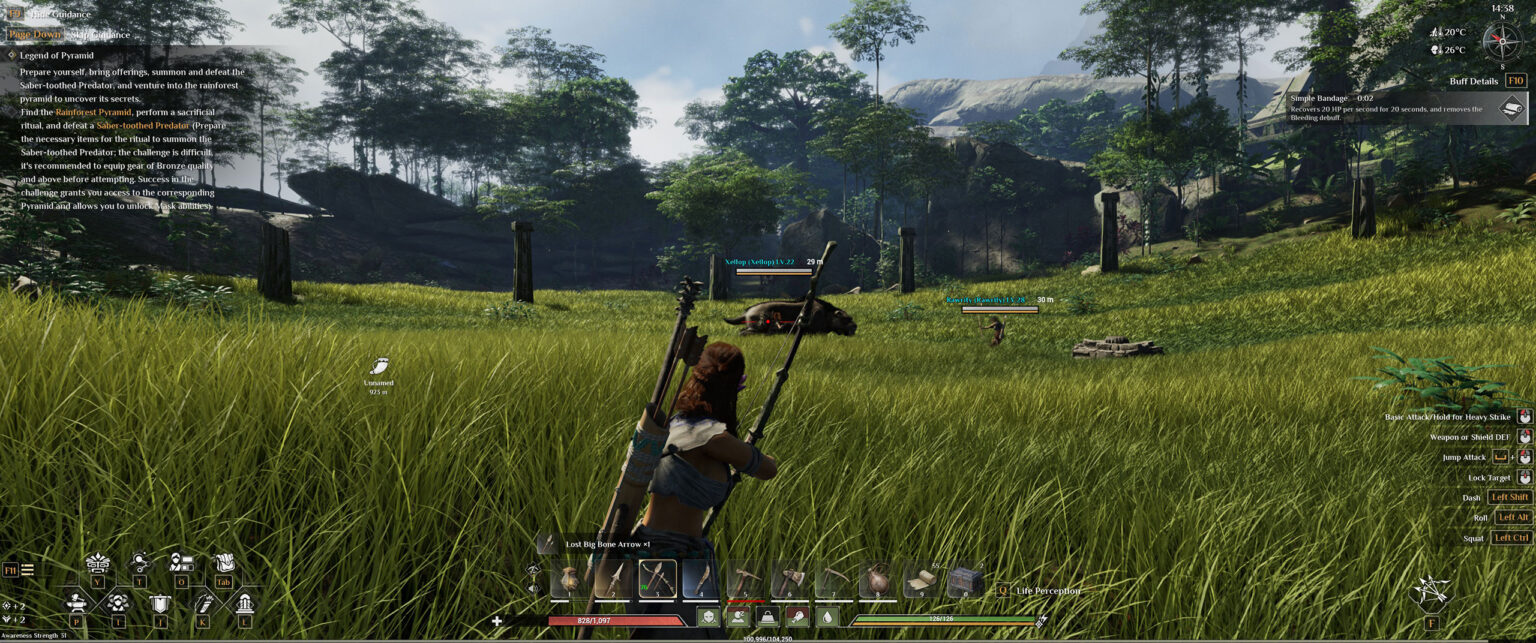Choose the pickaxe with the red durability bar
The height and width of the screenshot is (643, 1536).
pos(744,580)
